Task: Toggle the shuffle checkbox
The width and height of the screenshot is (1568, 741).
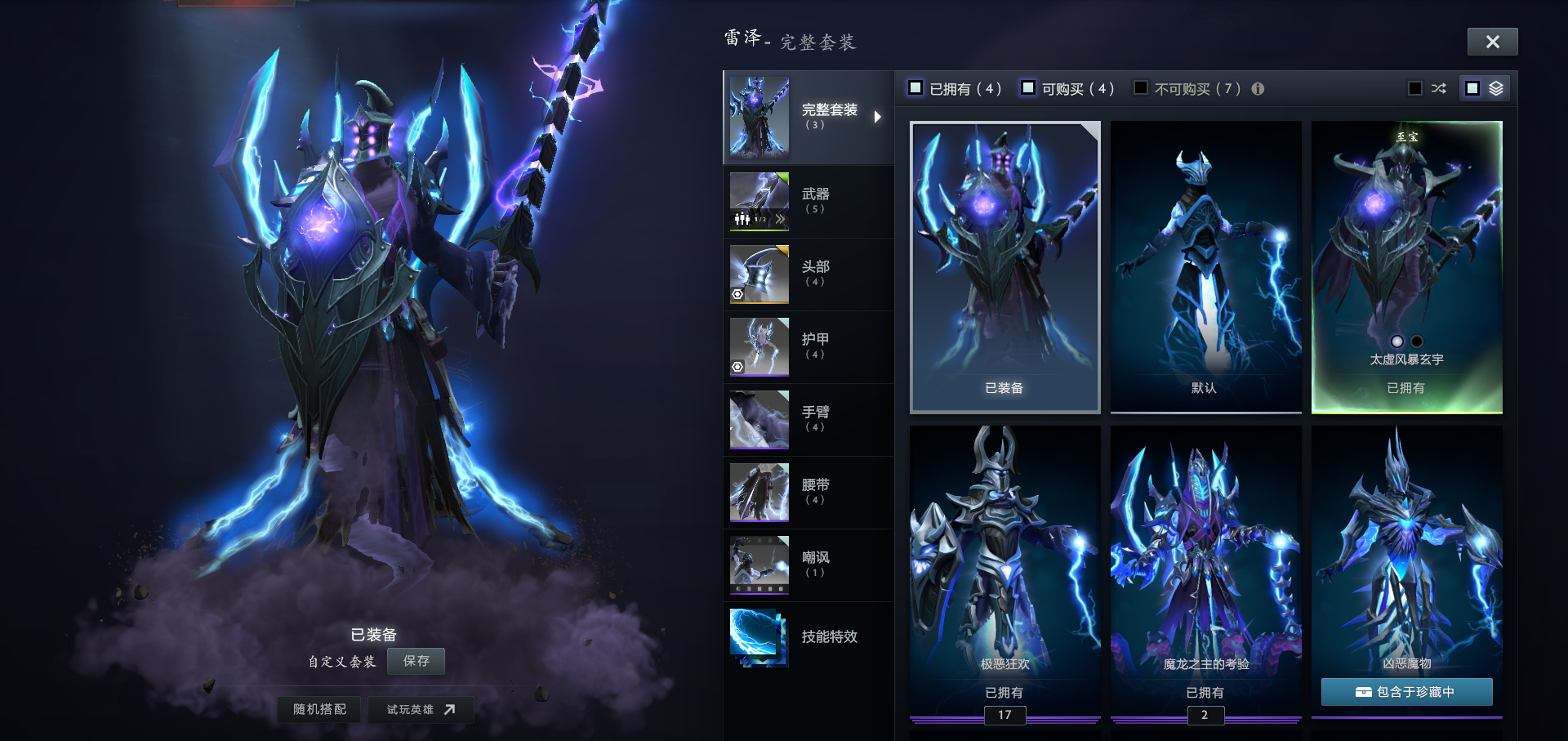Action: pos(1415,88)
